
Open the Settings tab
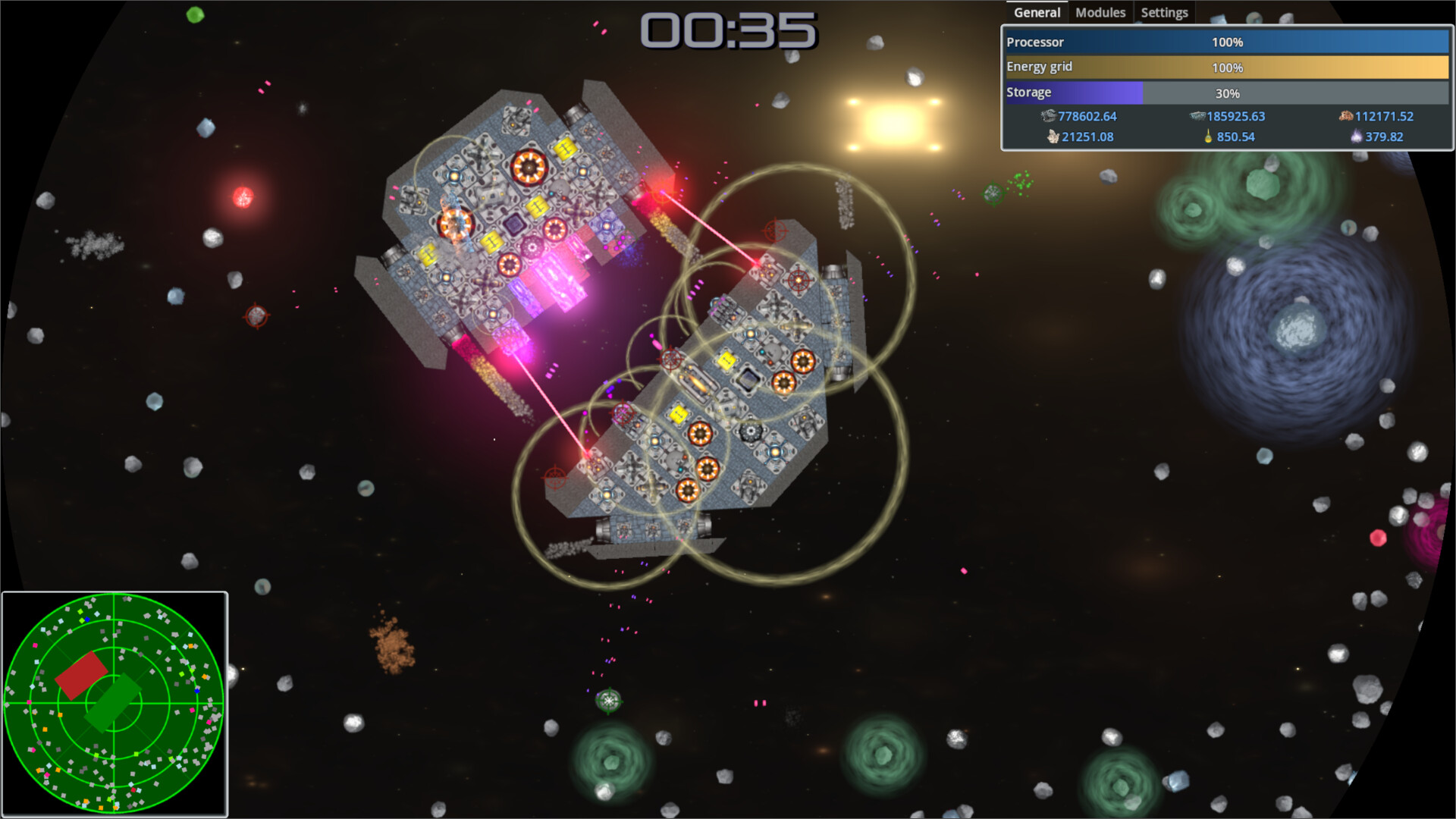coord(1164,12)
